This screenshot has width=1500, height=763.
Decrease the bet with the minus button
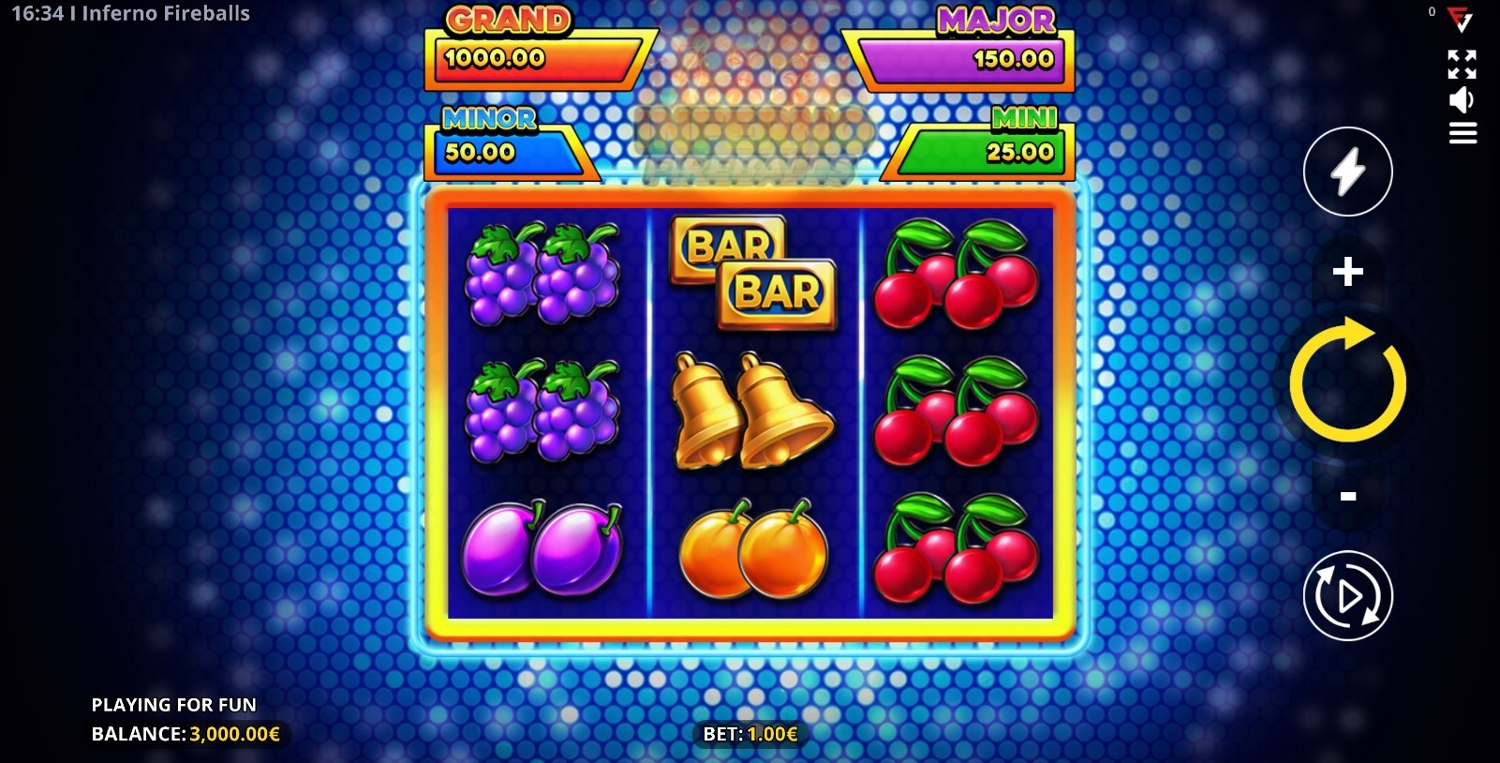(x=1347, y=495)
